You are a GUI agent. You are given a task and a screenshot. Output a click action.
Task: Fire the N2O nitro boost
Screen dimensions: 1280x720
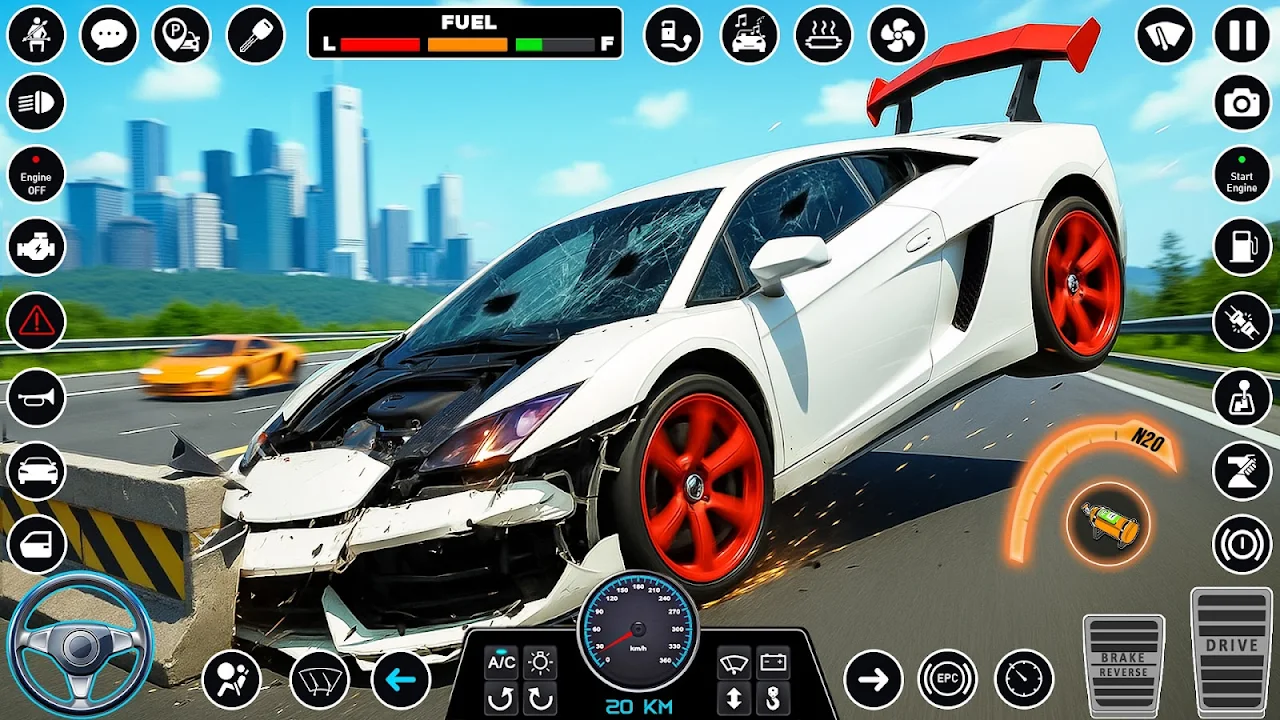pos(1108,523)
